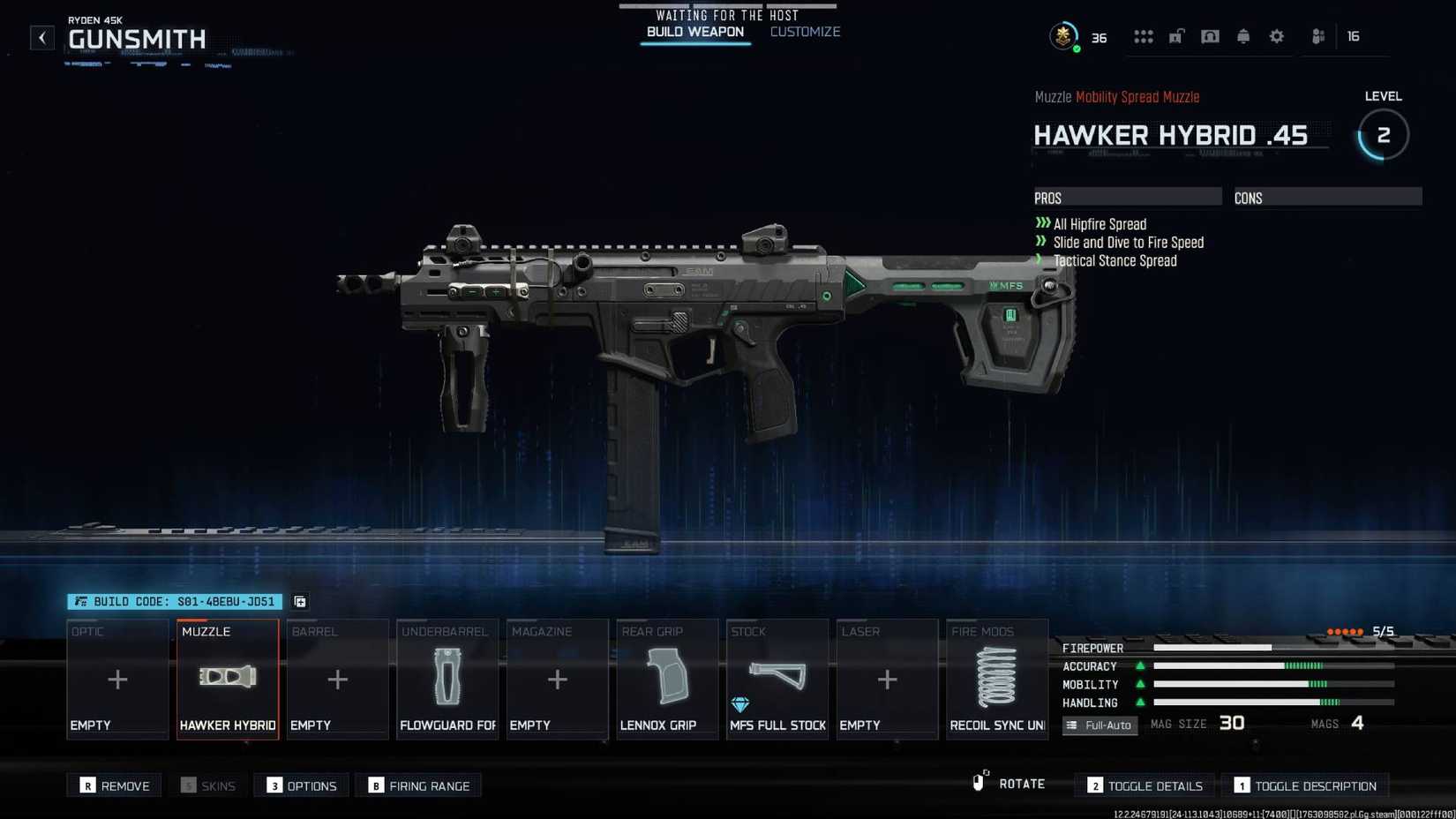The height and width of the screenshot is (819, 1456).
Task: Open the settings gear icon
Action: coord(1277,36)
